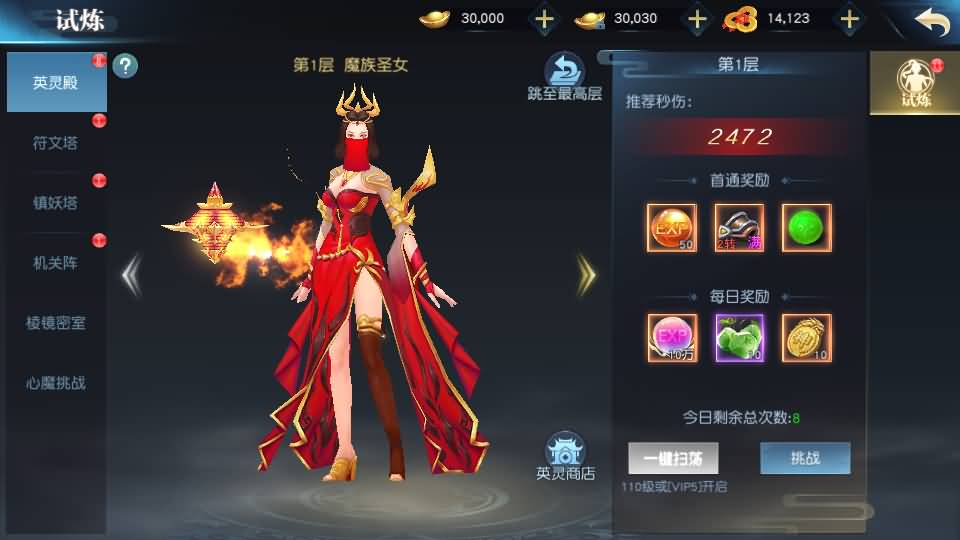Start the 挑战 challenge
The image size is (960, 540).
click(x=805, y=458)
